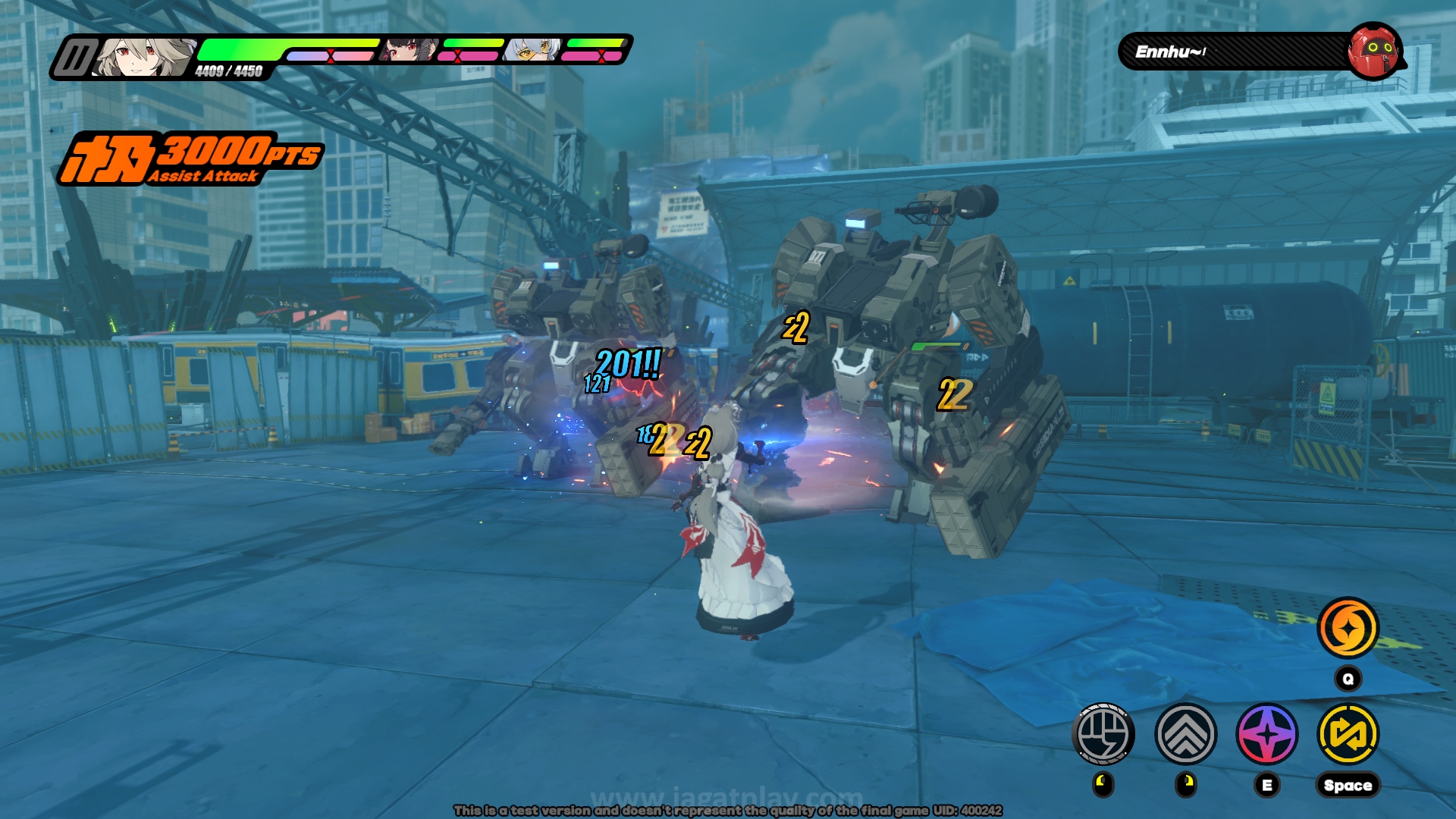Activate the orange ultimate ability icon
The image size is (1456, 819).
pyautogui.click(x=1348, y=628)
